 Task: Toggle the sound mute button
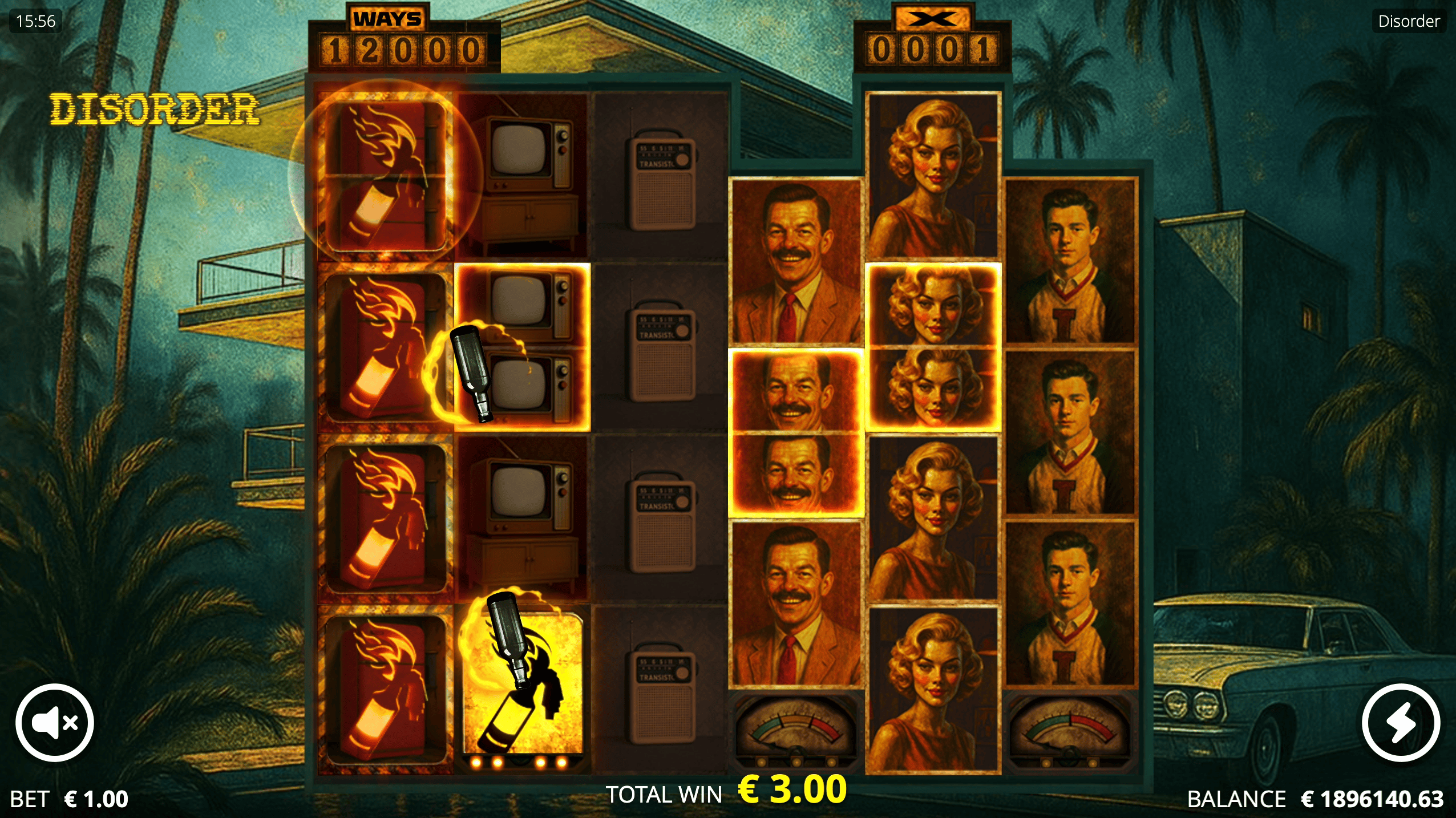coord(54,722)
